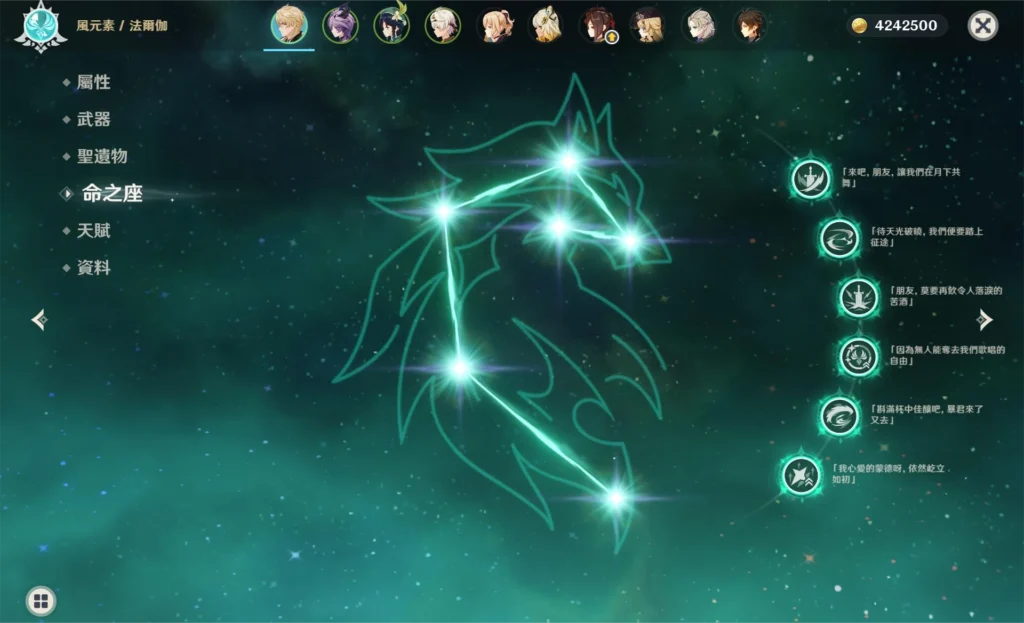Pick the dark-haired portrait with the white flower
This screenshot has width=1024, height=623.
point(391,26)
